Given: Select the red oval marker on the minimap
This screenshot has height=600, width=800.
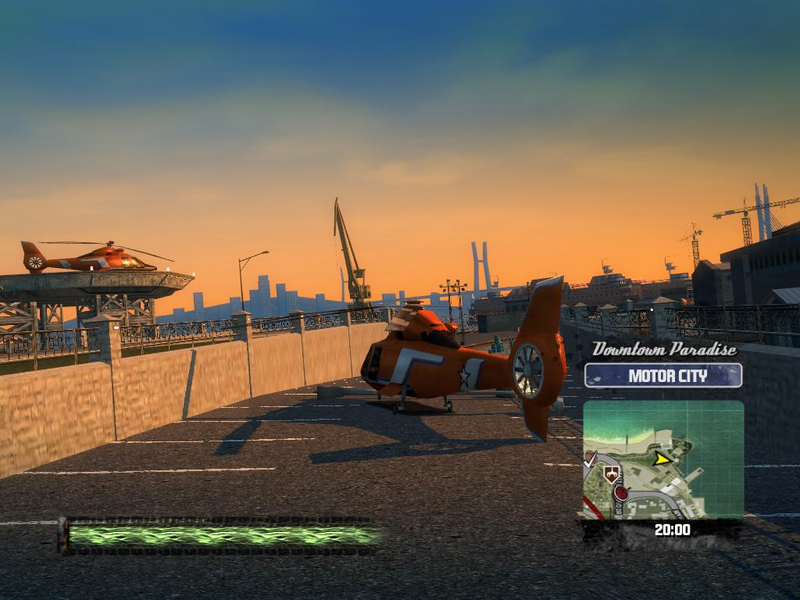Looking at the screenshot, I should tap(621, 493).
